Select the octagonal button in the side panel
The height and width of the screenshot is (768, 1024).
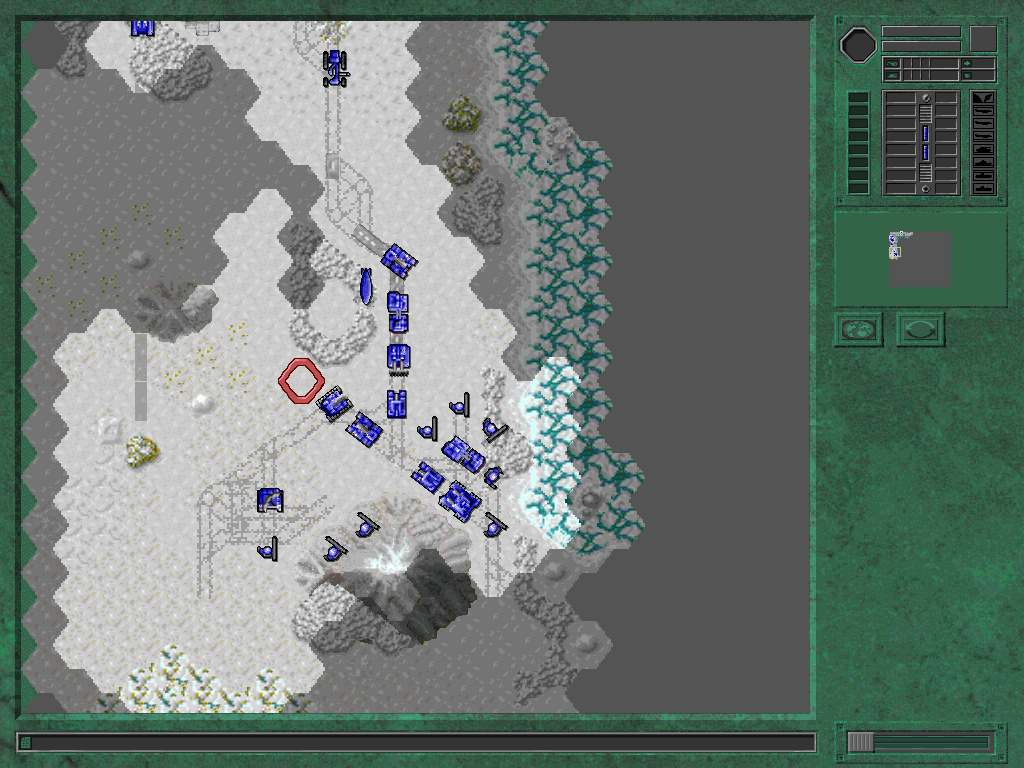coord(858,44)
